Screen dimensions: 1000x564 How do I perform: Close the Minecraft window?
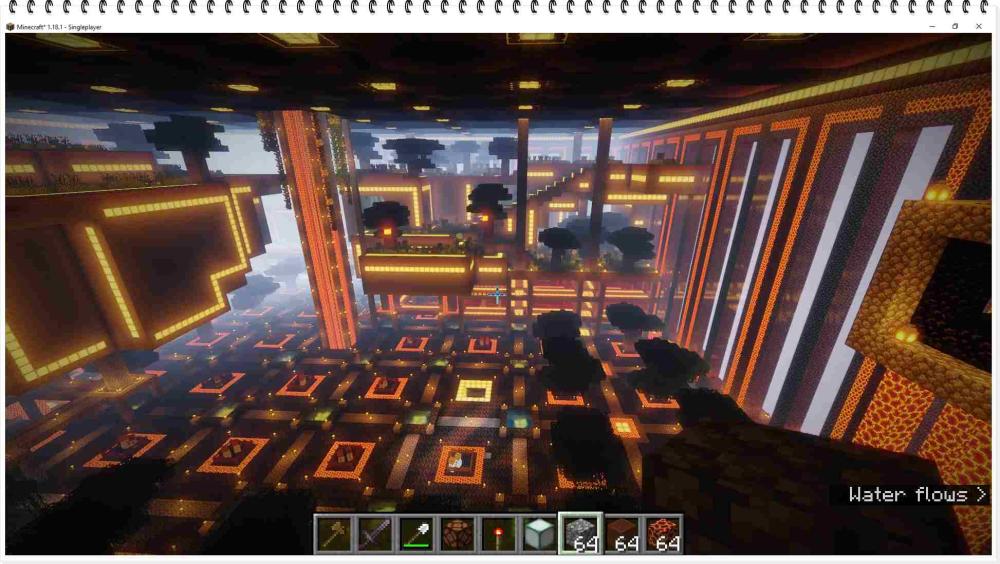pos(979,26)
